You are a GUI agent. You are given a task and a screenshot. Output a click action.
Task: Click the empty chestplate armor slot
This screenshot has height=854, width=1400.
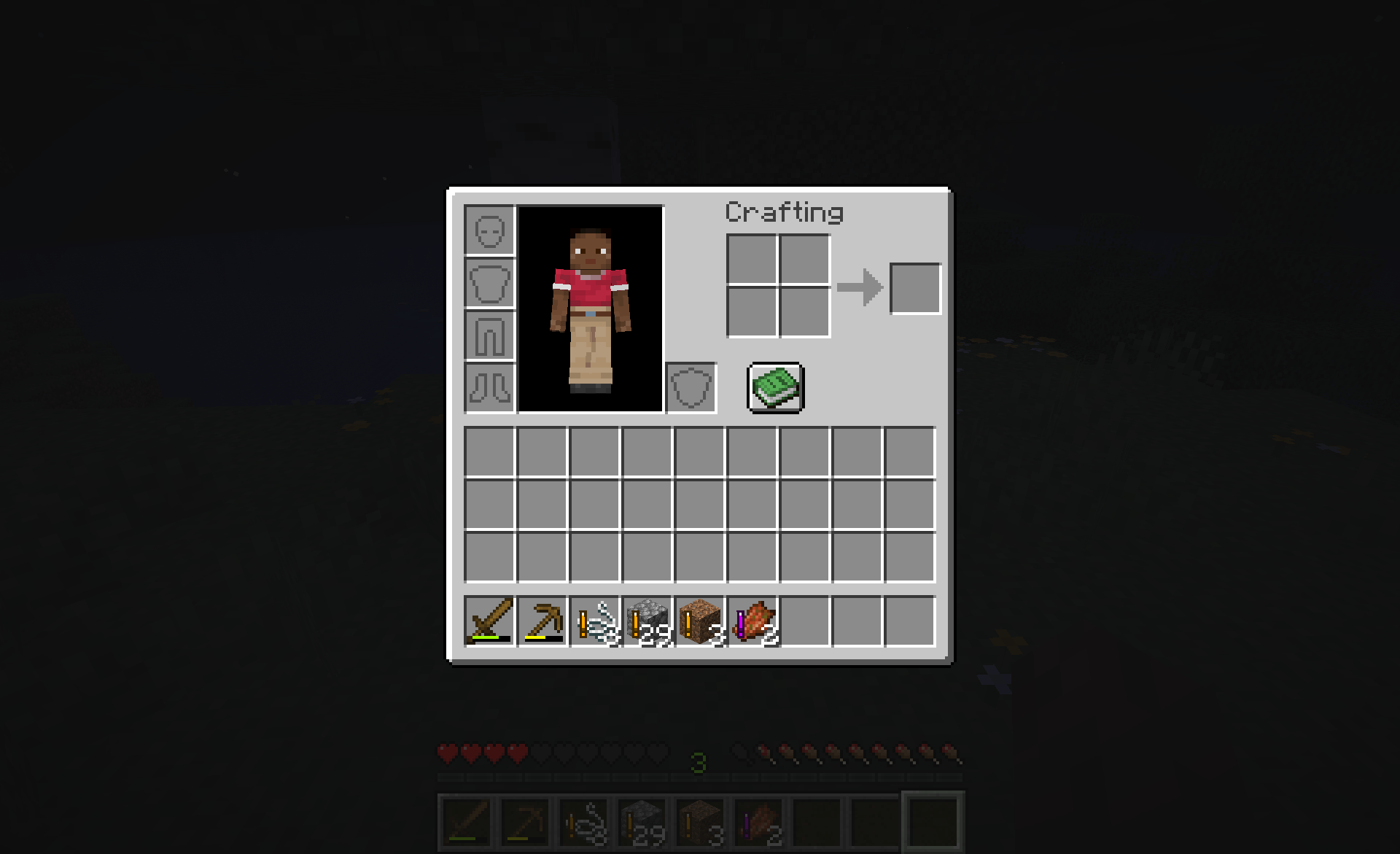[x=489, y=284]
